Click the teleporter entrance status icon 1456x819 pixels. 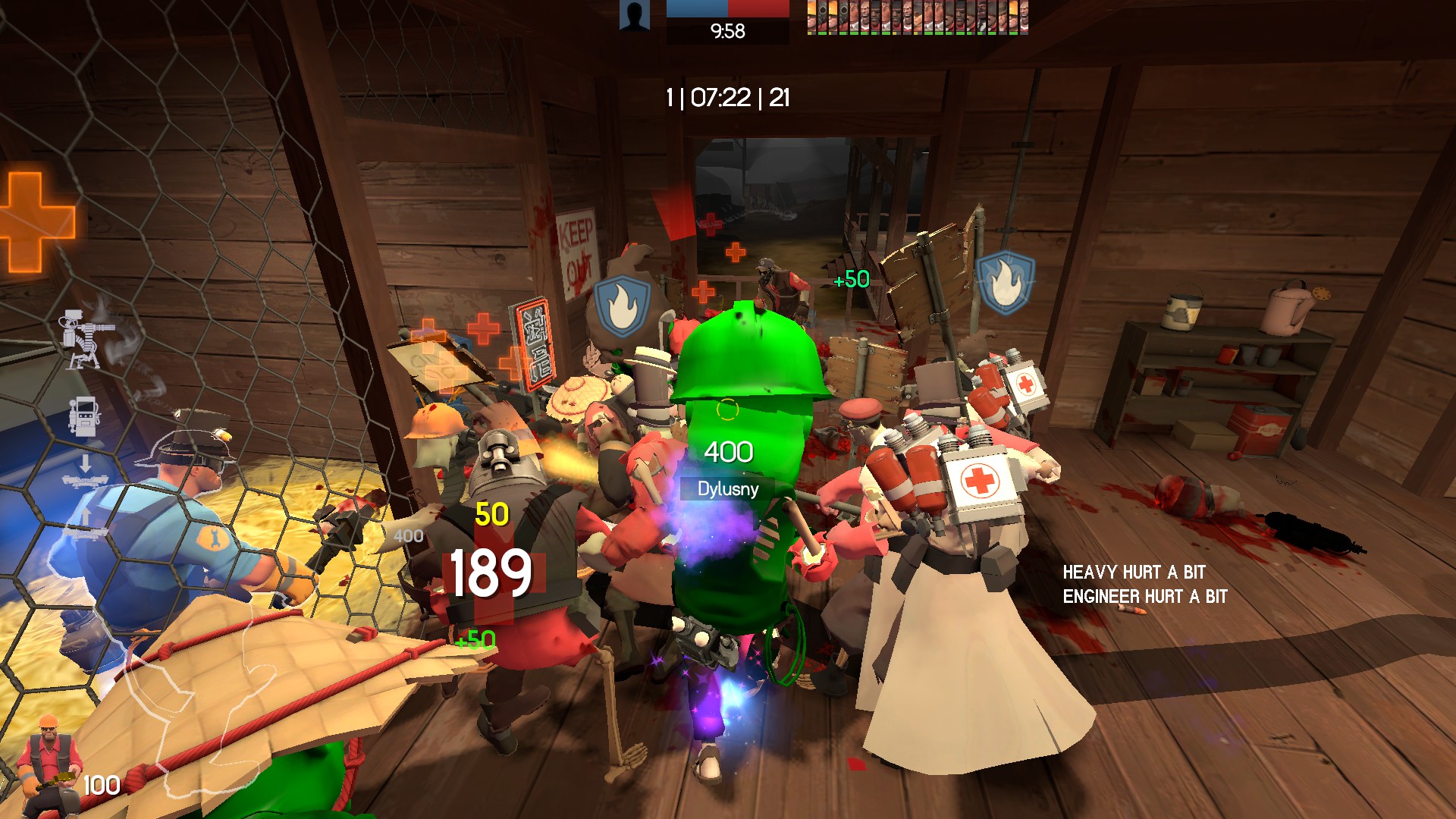[x=85, y=472]
